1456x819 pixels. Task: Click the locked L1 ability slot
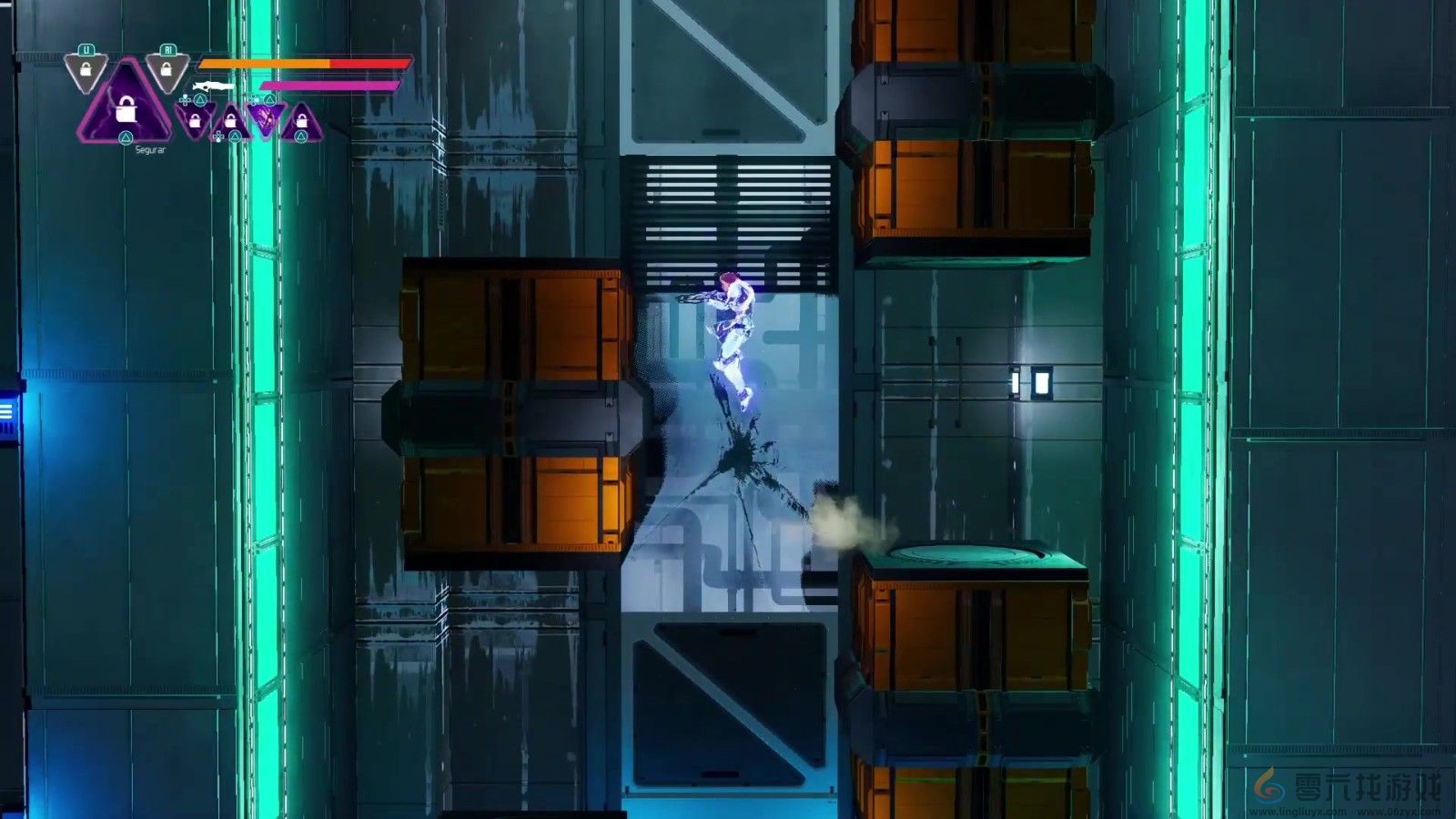click(86, 70)
